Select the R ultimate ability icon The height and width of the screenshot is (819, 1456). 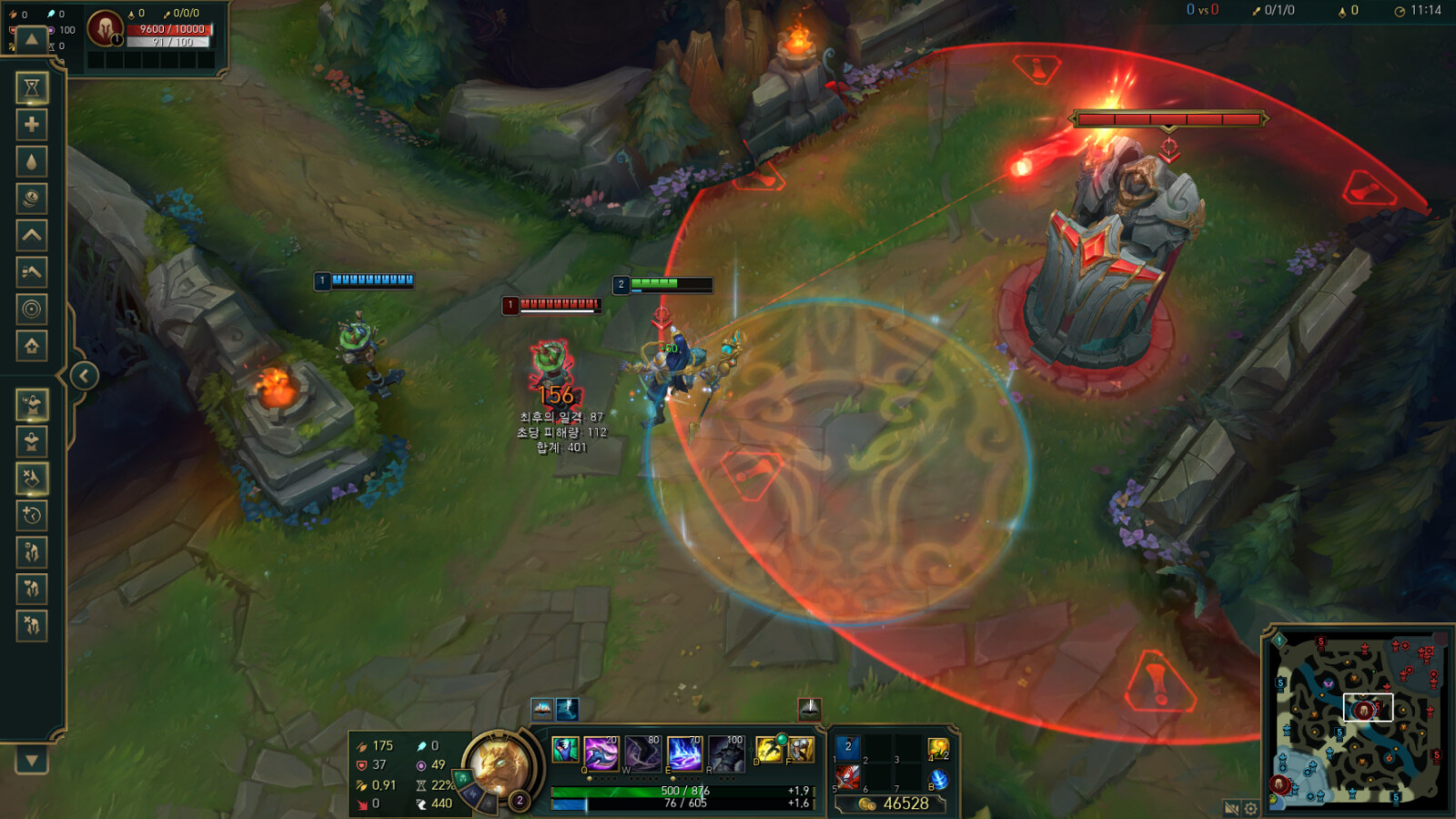[x=726, y=753]
